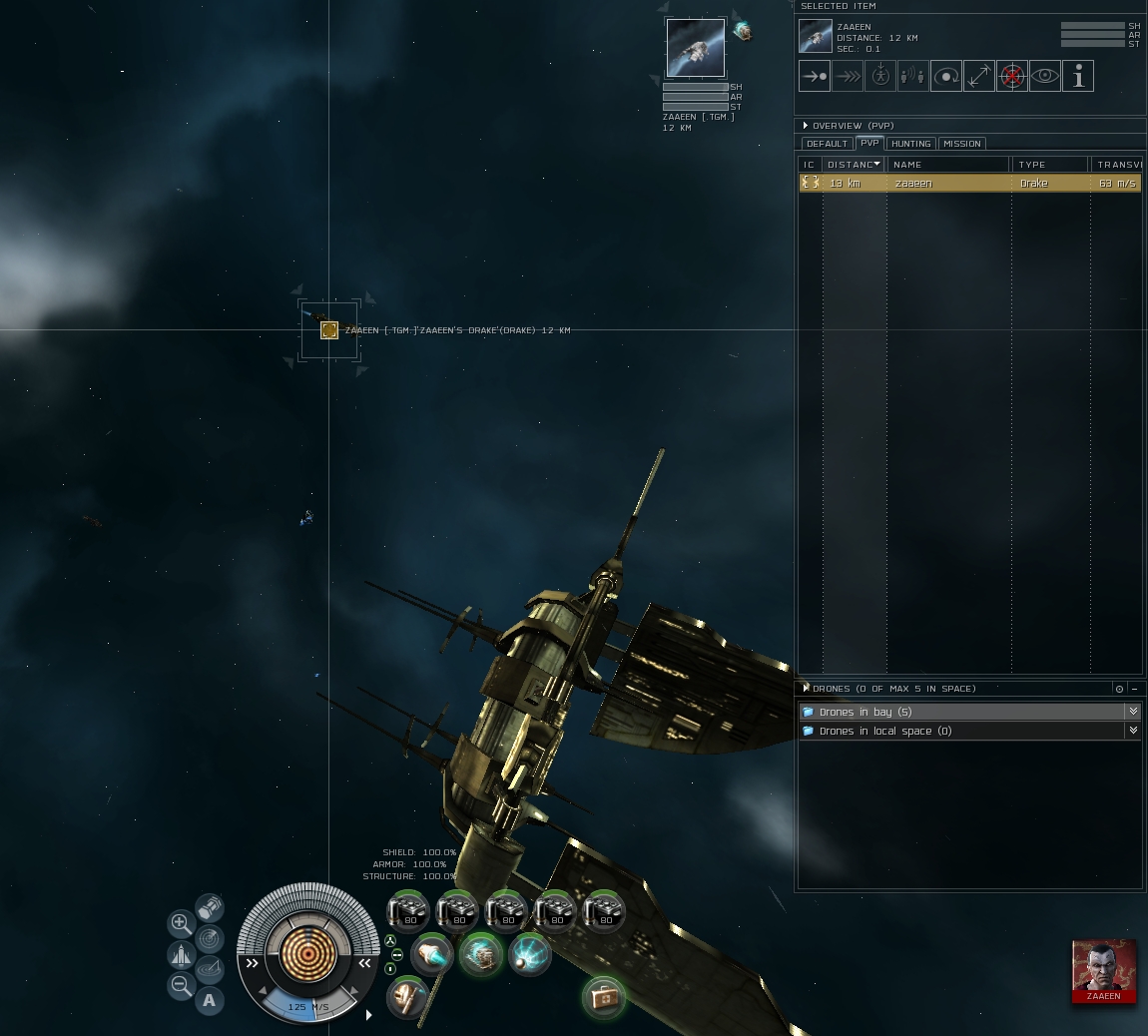Viewport: 1148px width, 1036px height.
Task: Select the Mission overview tab
Action: click(962, 144)
